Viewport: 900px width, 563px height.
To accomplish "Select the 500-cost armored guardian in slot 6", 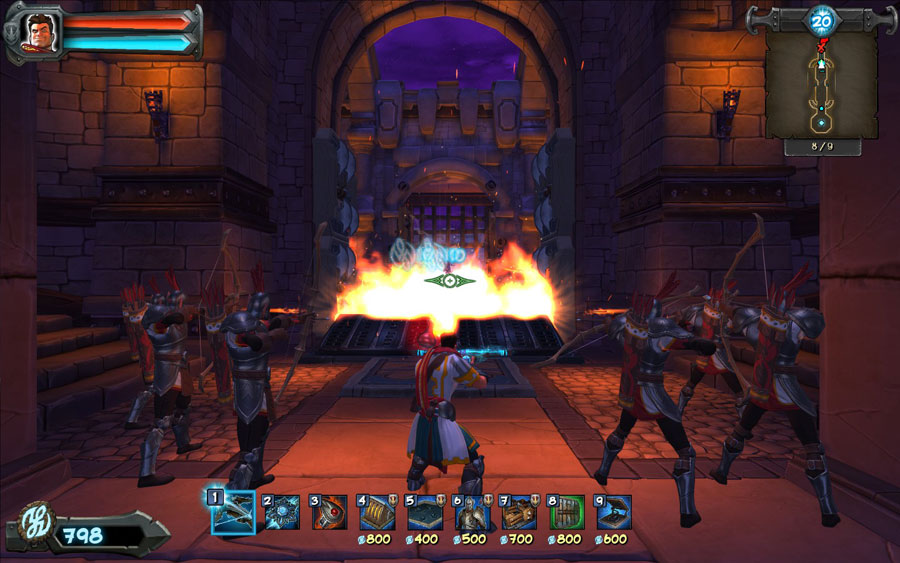I will 471,512.
